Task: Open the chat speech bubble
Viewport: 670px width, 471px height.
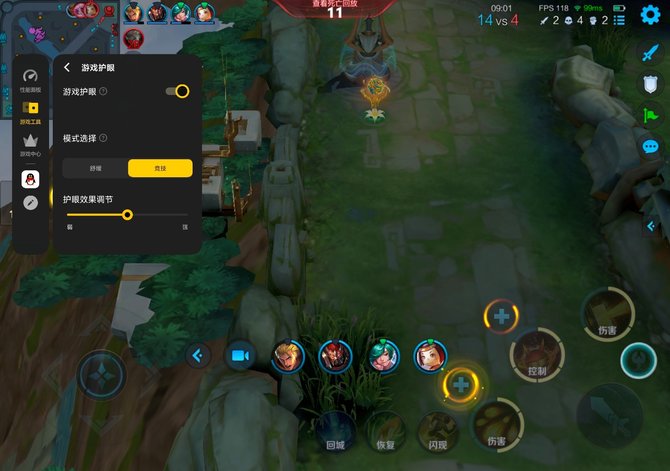Action: click(650, 147)
